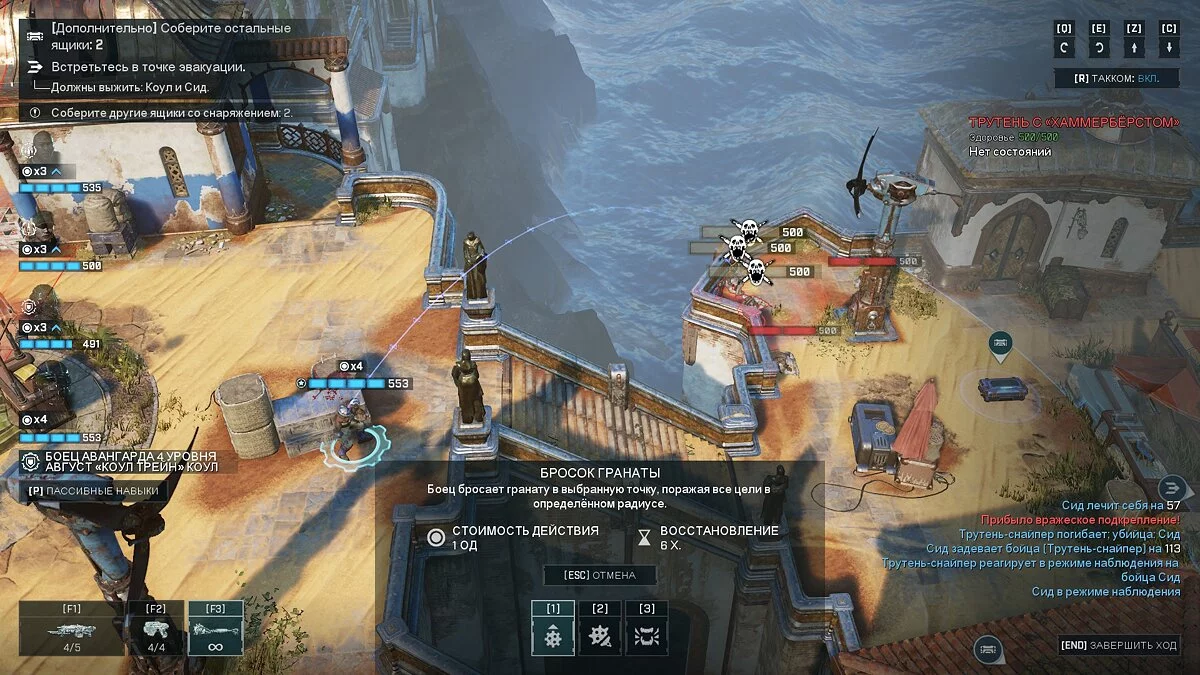1200x675 pixels.
Task: Lower the camera with the down arrow button
Action: 1169,47
